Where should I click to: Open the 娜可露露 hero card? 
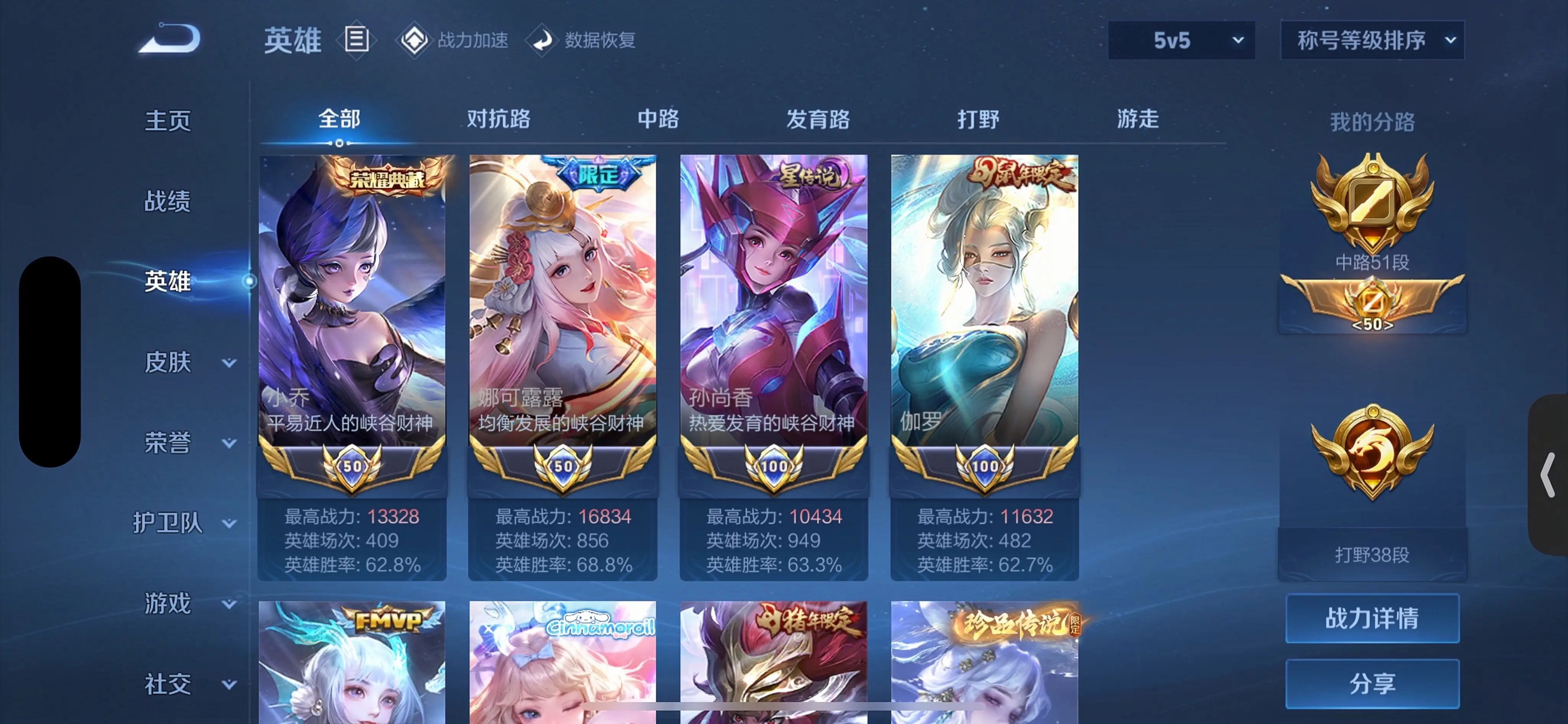[x=562, y=335]
